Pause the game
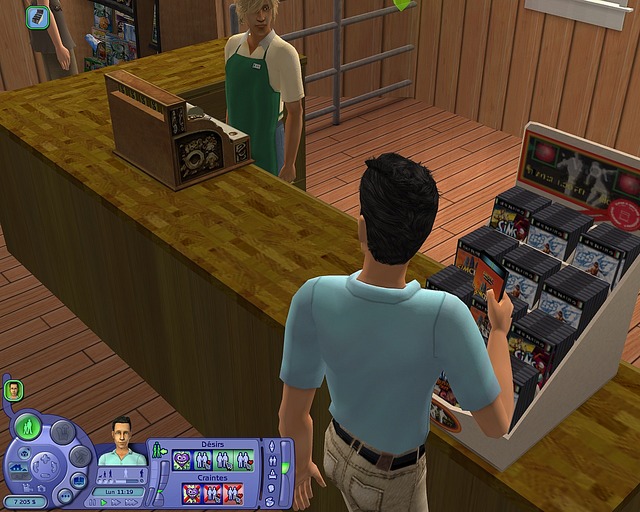Viewport: 640px width, 512px height. (91, 502)
